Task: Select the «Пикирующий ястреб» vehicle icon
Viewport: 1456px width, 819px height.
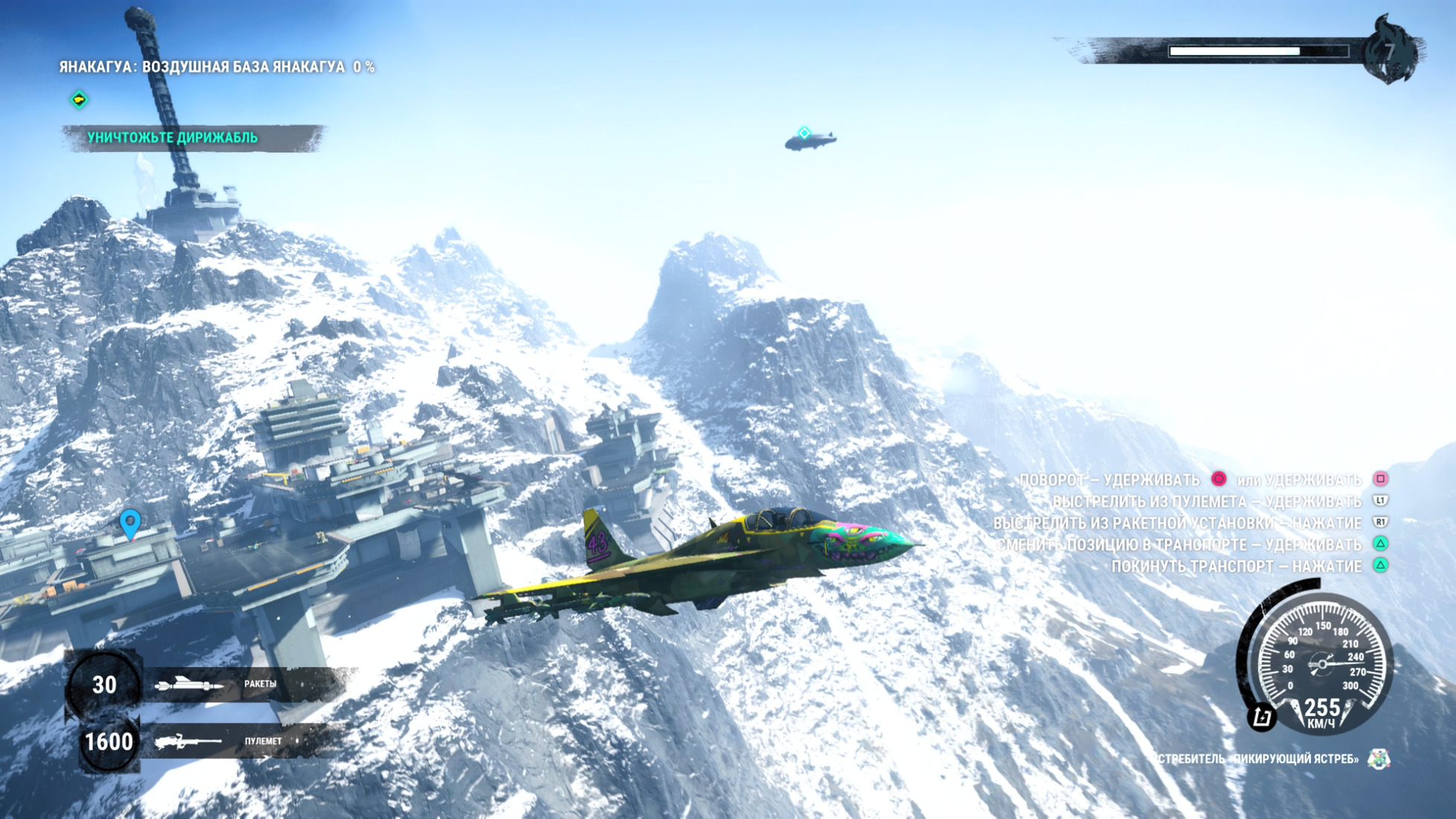Action: coord(1379,759)
